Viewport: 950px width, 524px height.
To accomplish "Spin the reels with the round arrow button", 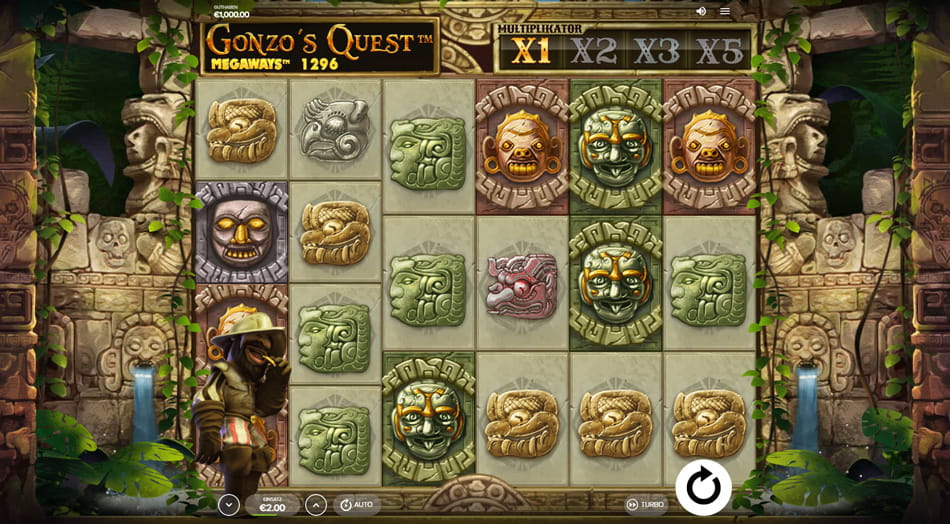I will pyautogui.click(x=703, y=487).
